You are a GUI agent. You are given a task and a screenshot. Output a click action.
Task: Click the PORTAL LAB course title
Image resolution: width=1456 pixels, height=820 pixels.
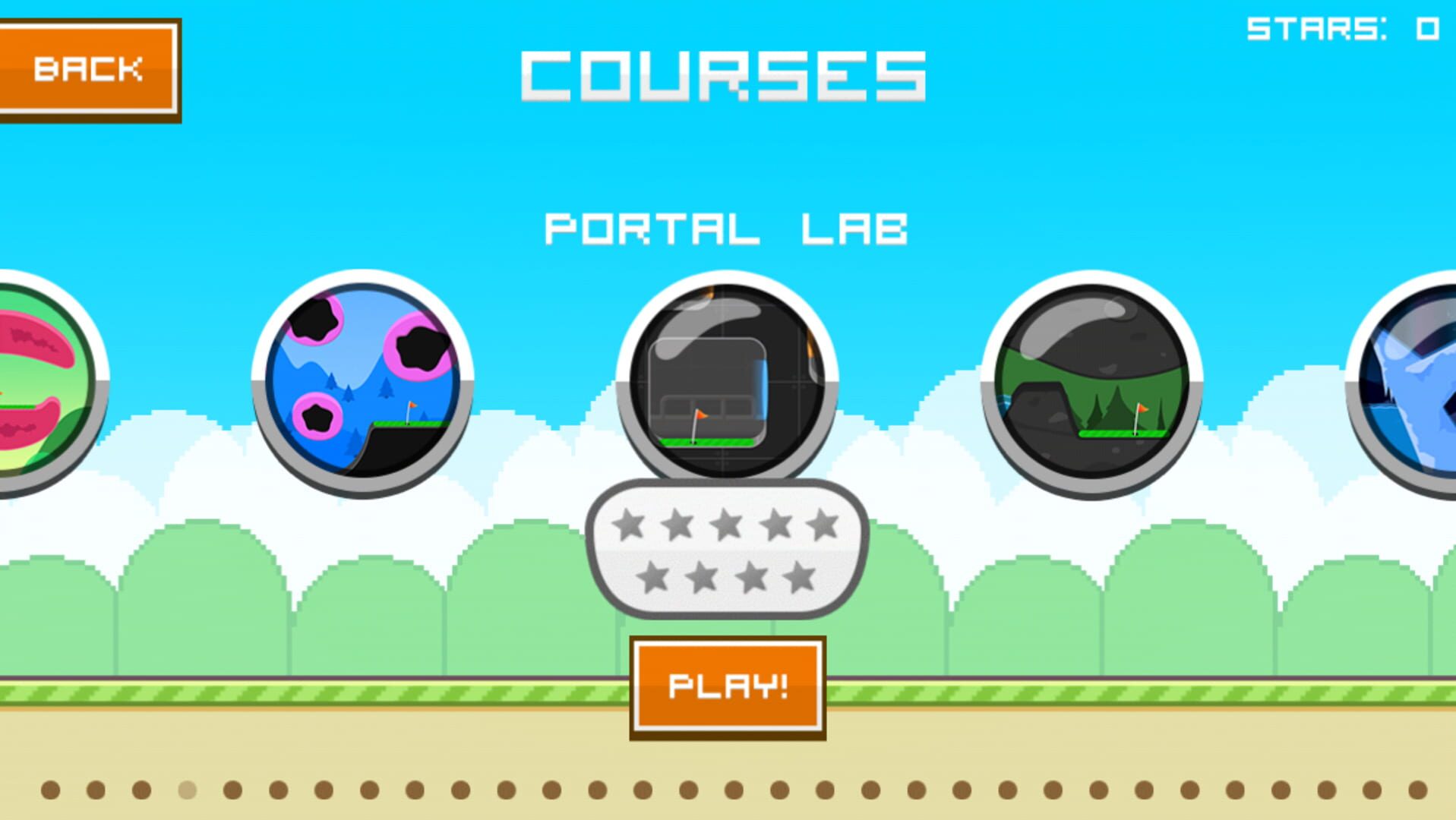[x=727, y=228]
